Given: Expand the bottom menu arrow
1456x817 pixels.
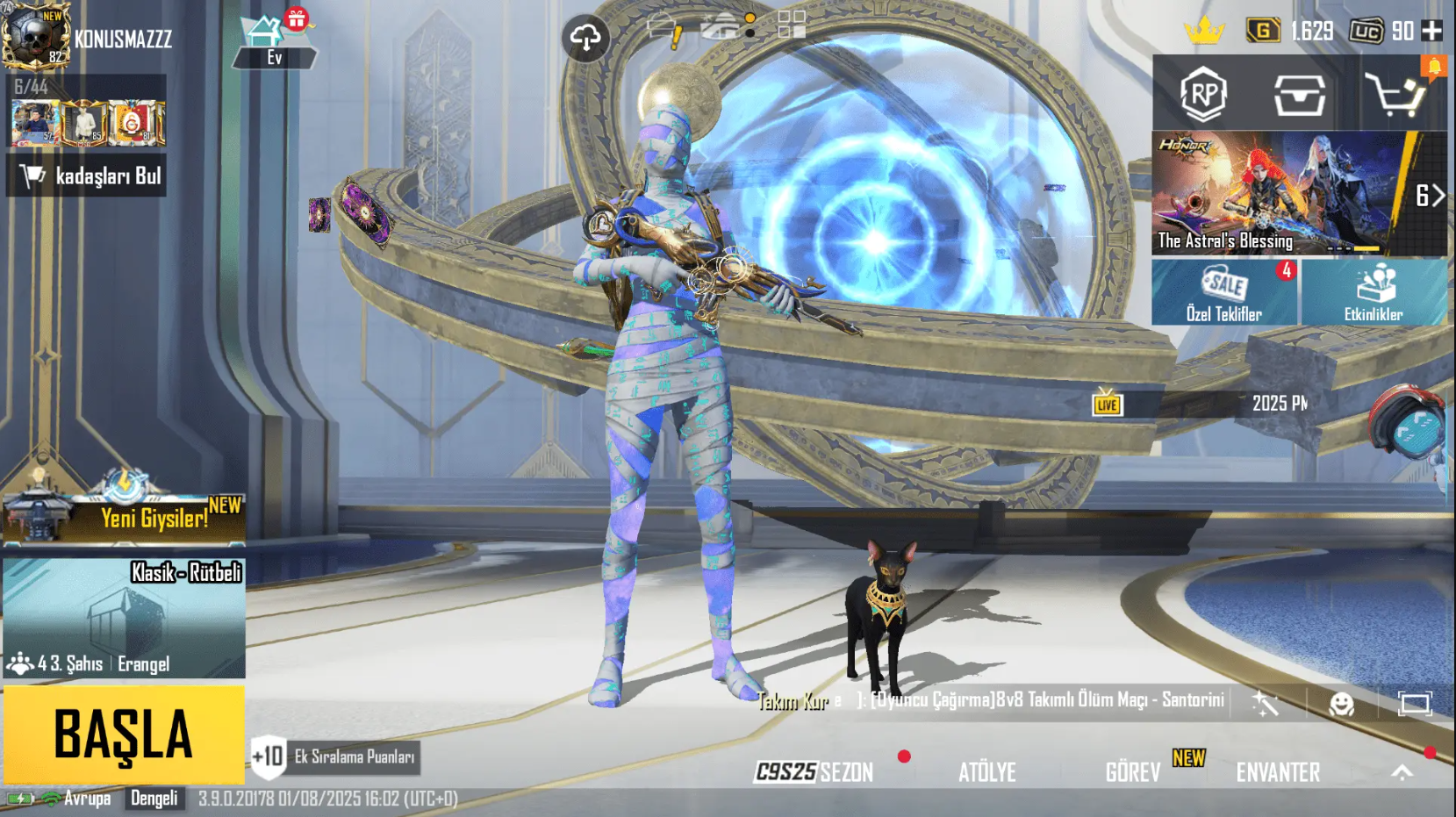Looking at the screenshot, I should click(1402, 772).
